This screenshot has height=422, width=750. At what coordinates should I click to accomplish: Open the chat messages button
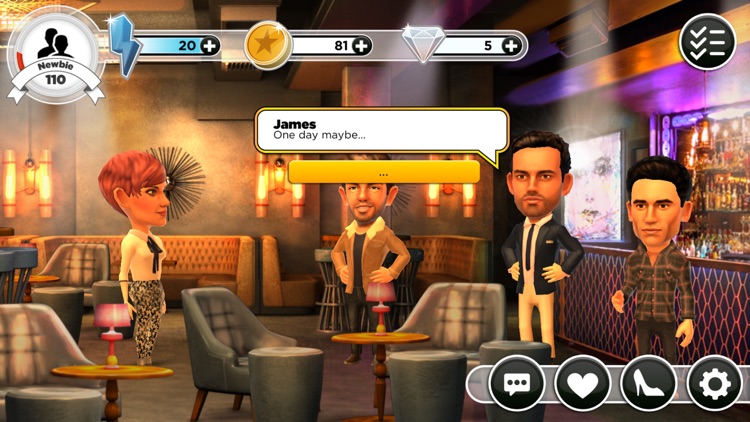[516, 383]
